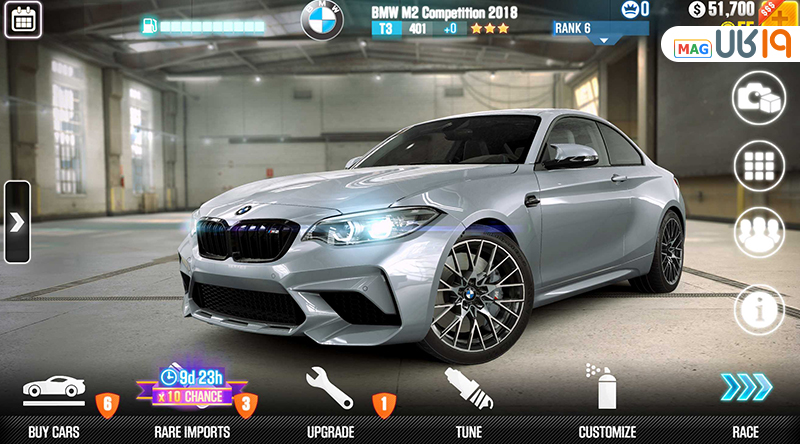Expand the side panel arrow tab
Screen dimensions: 800x444
[16, 222]
